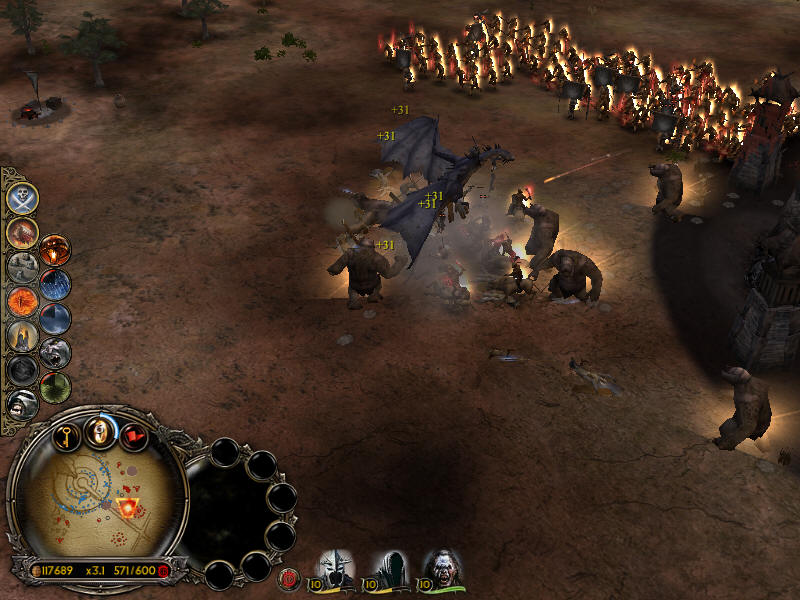Open the One Ring powers button
Viewport: 800px width, 600px height.
(x=99, y=432)
